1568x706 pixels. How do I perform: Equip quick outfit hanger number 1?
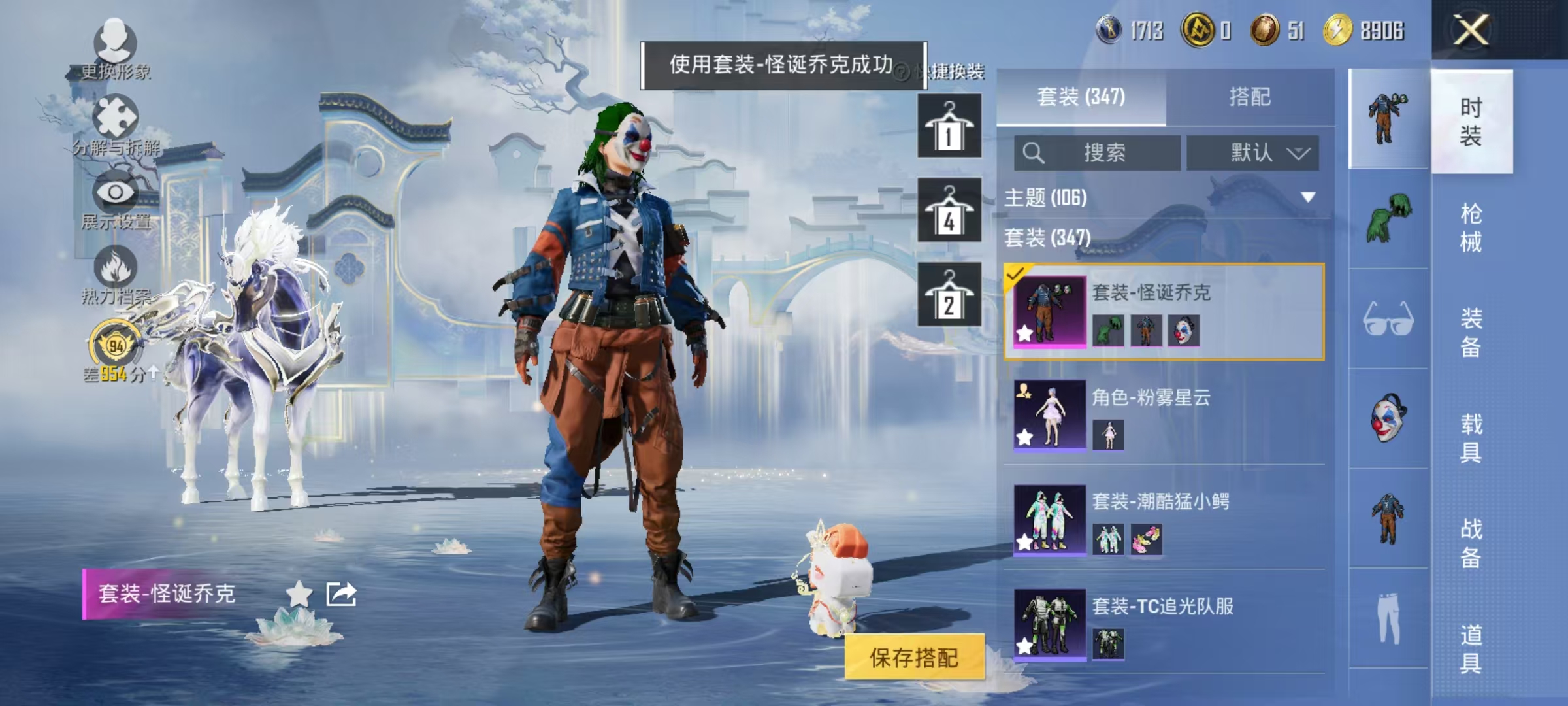click(949, 126)
